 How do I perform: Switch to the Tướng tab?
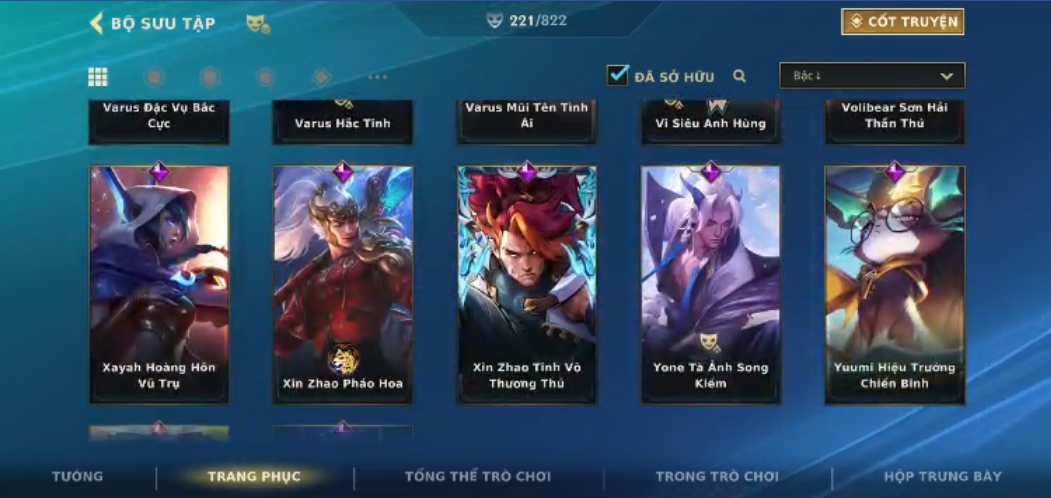pos(77,477)
